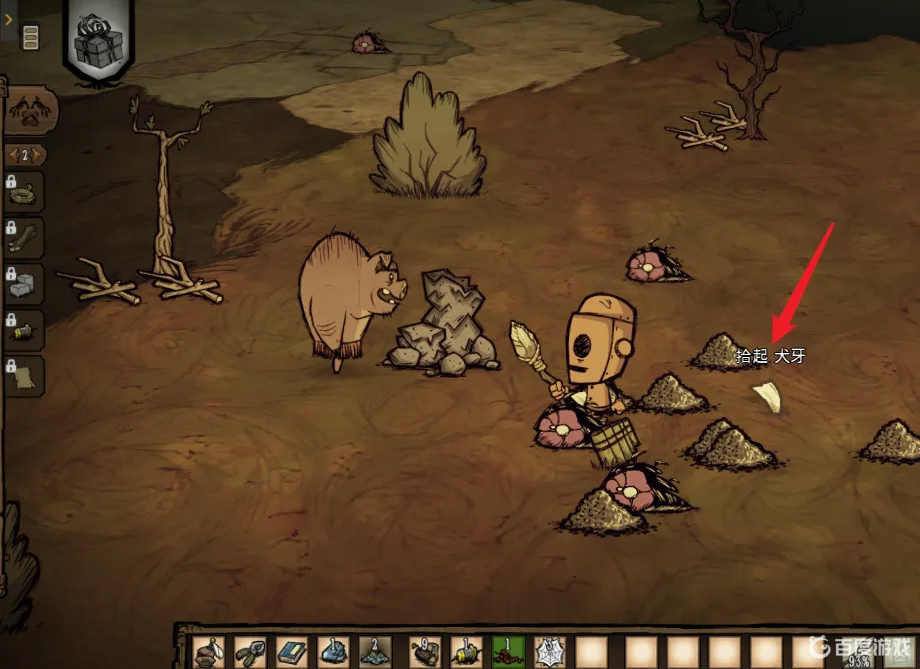
Task: Choose the locked boards recipe
Action: point(26,237)
